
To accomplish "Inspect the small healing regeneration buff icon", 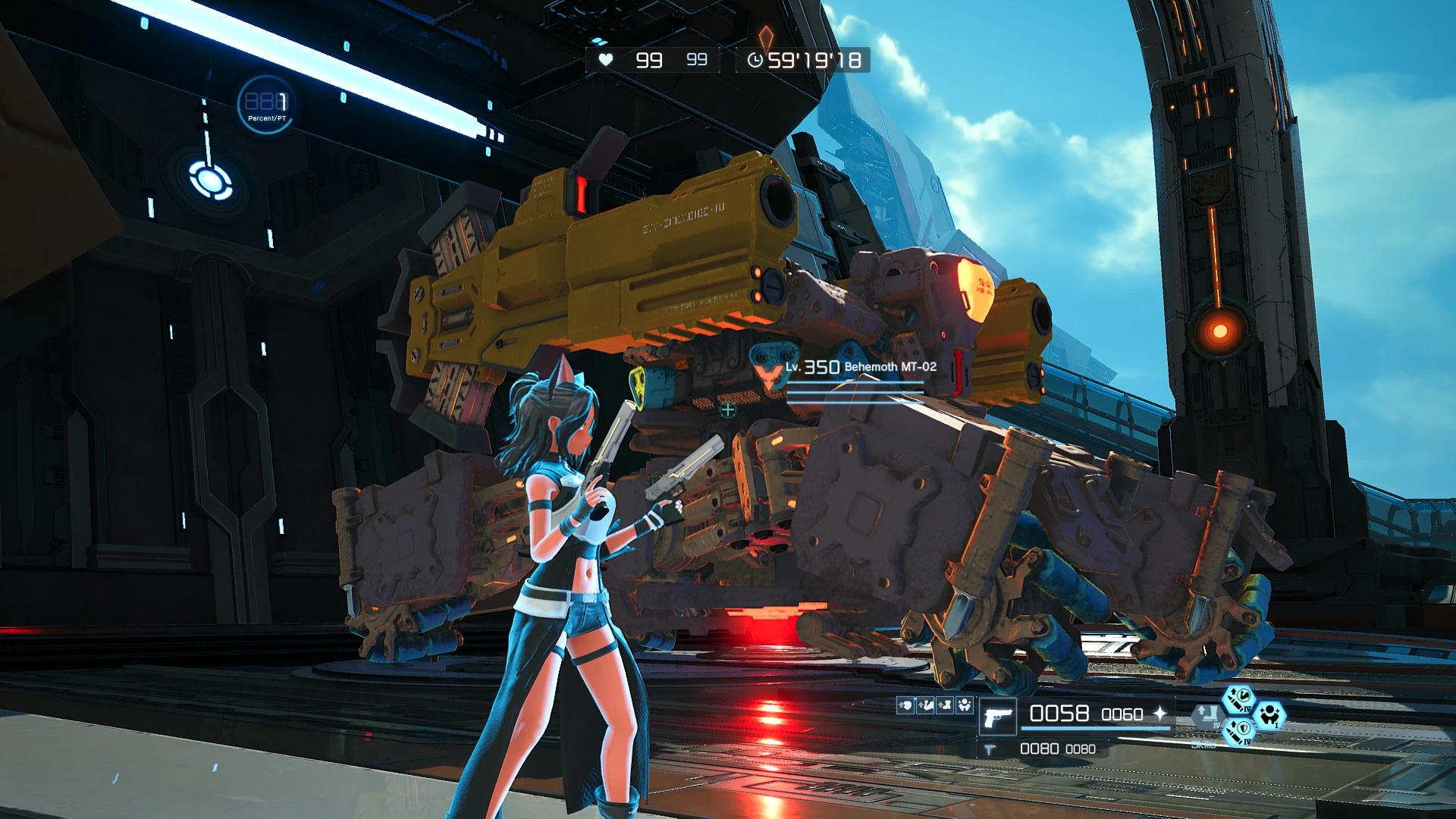I will click(x=965, y=704).
